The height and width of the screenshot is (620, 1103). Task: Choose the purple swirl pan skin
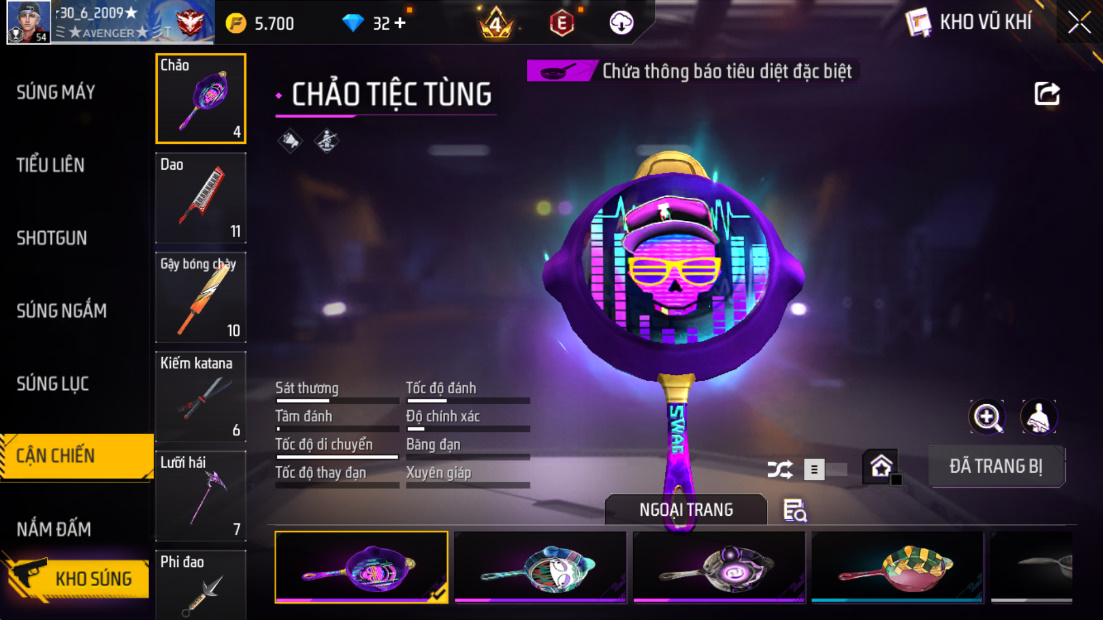[719, 567]
